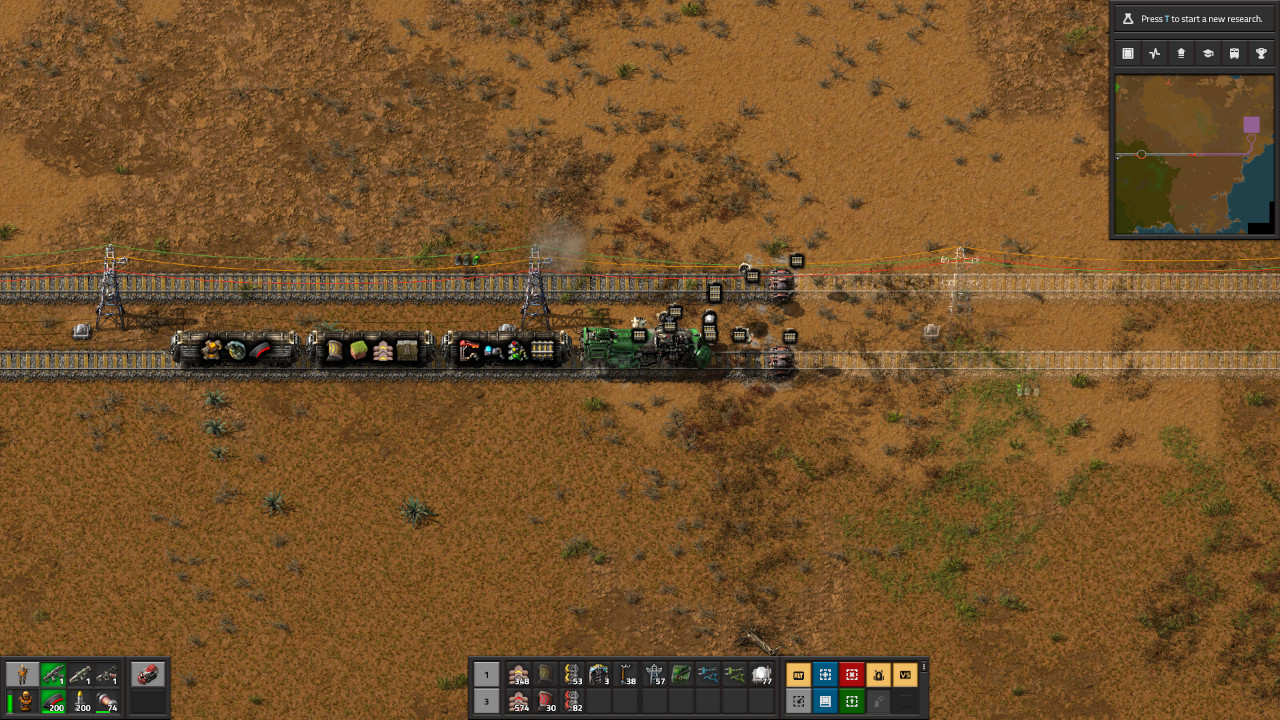Image resolution: width=1280 pixels, height=720 pixels.
Task: Select the red deconstruction planner
Action: [852, 674]
